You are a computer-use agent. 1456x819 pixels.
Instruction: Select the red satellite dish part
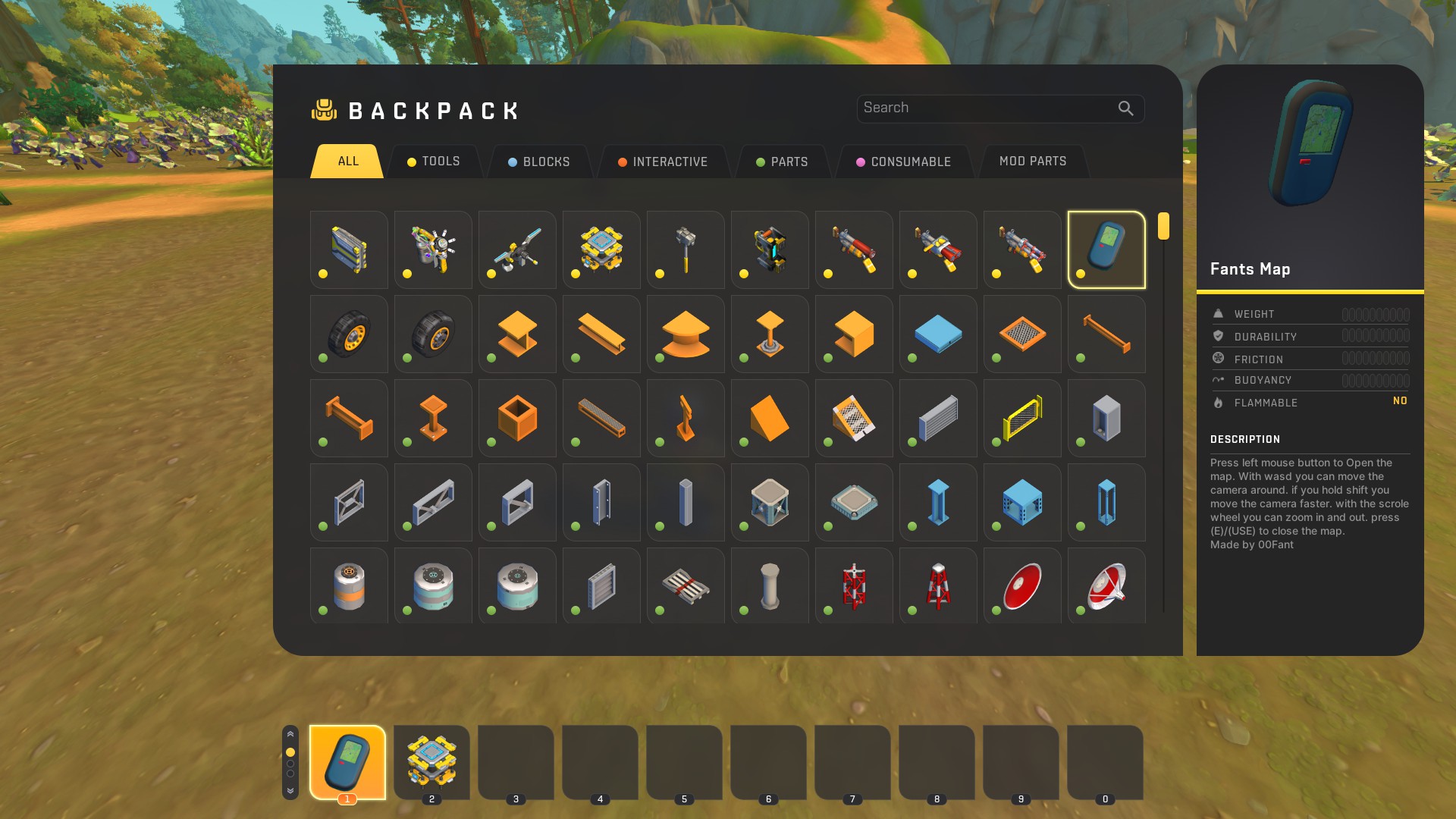pyautogui.click(x=1022, y=586)
